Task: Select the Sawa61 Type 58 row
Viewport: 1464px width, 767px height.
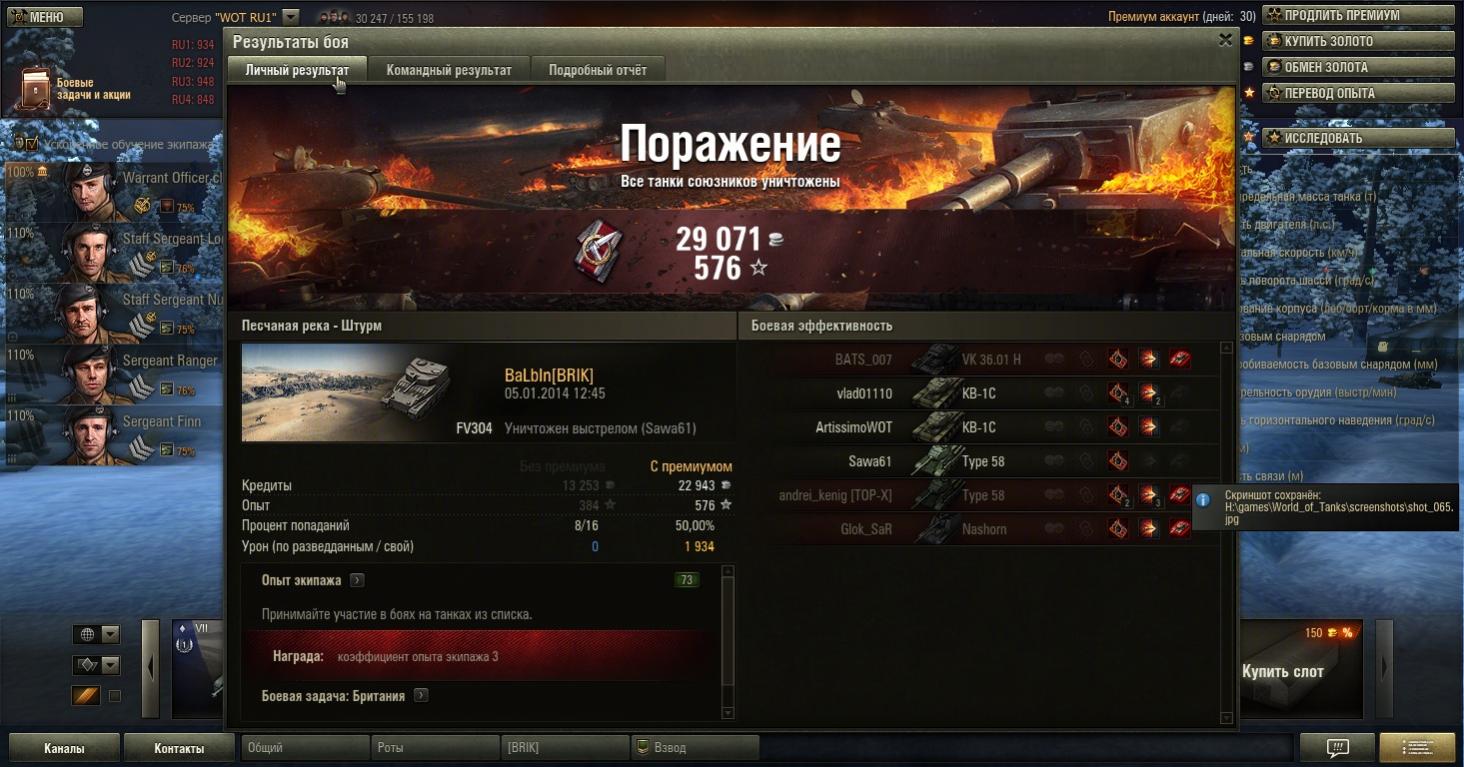Action: [985, 462]
